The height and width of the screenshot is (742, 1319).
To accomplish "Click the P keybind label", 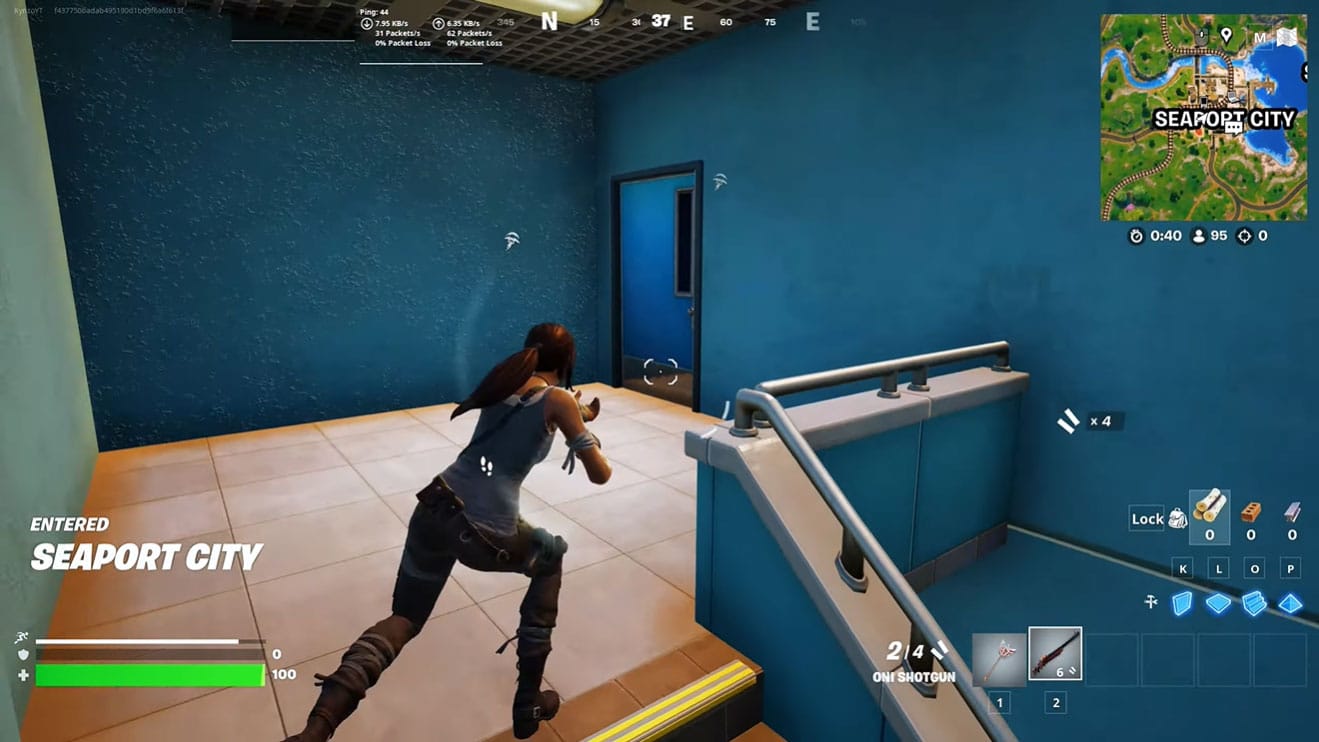I will pos(1290,568).
